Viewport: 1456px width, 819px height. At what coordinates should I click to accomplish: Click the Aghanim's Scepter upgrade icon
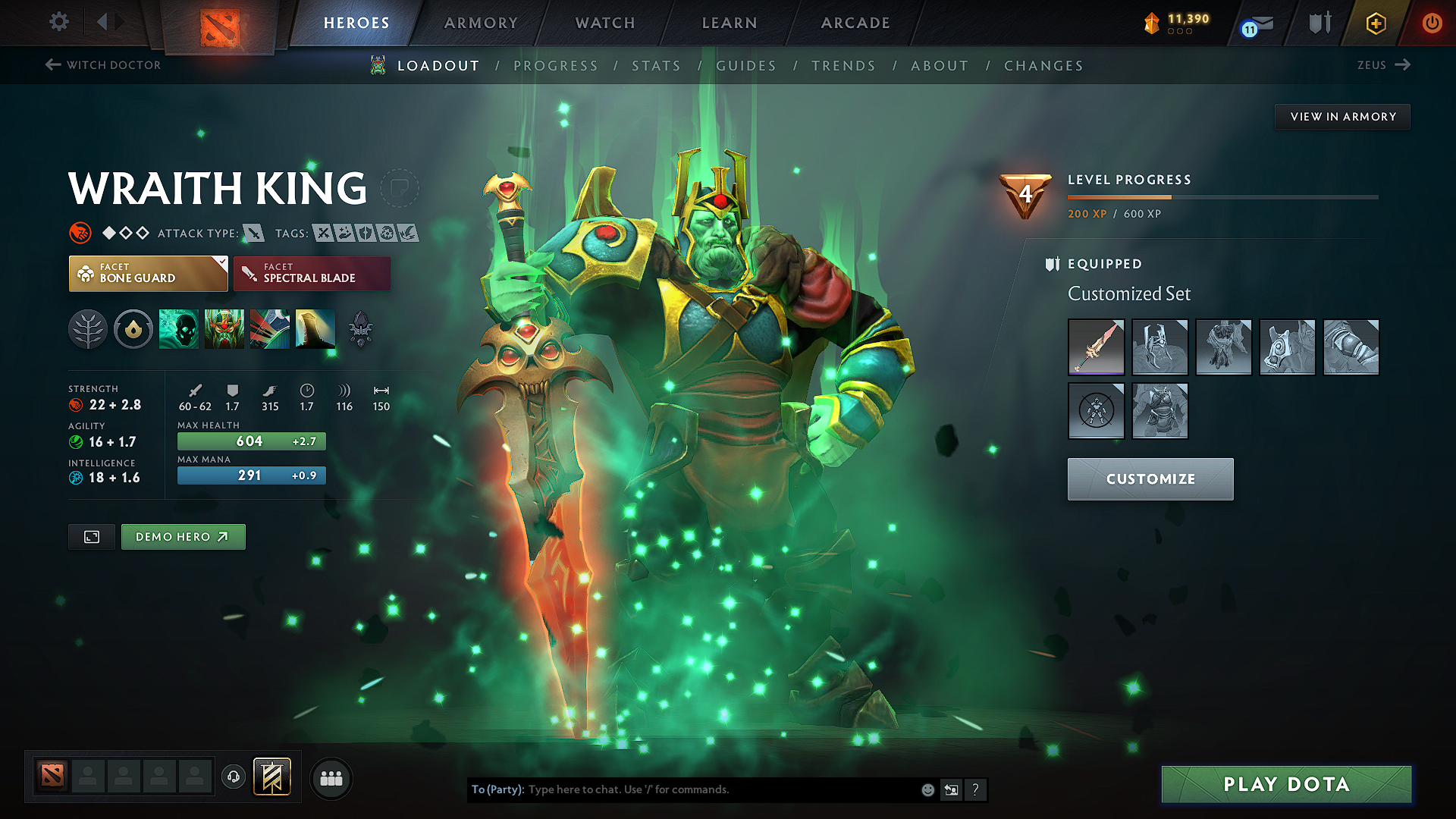[x=360, y=329]
